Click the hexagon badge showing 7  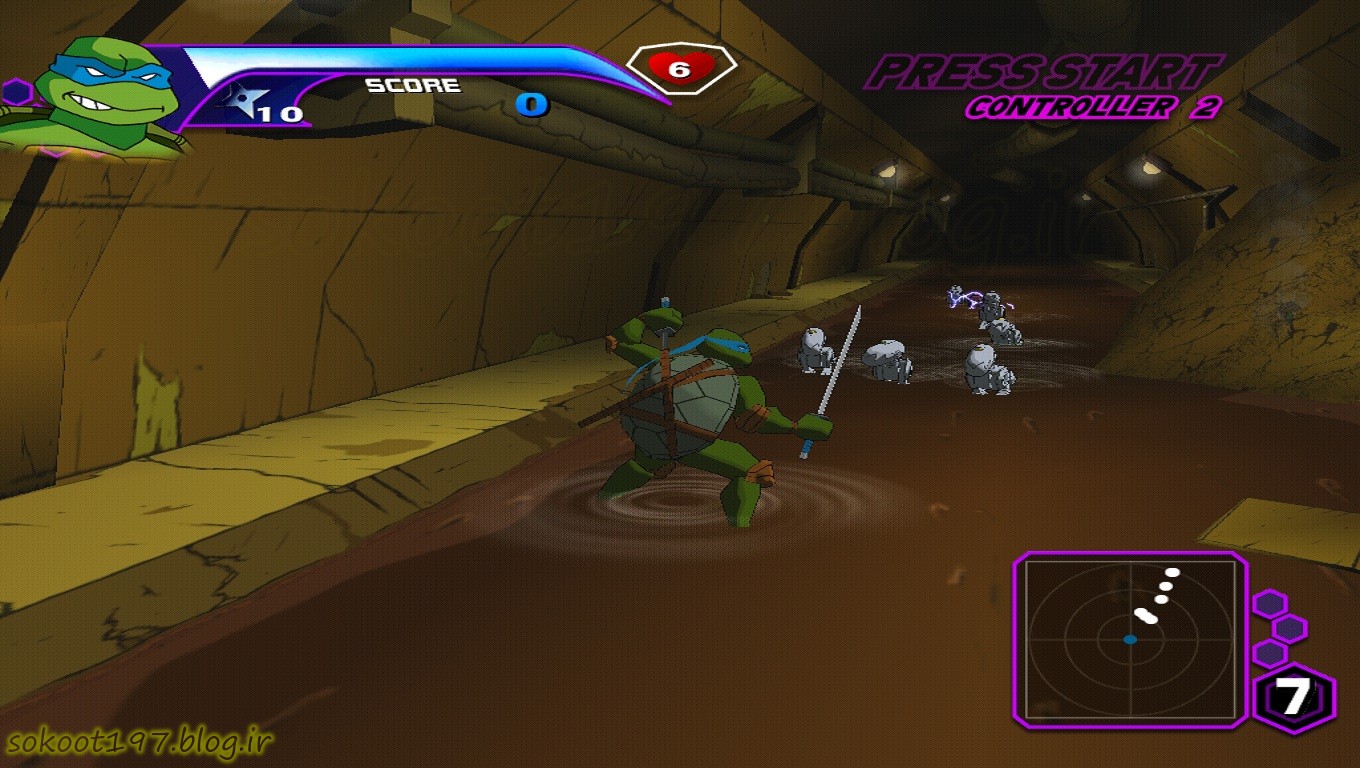click(1294, 697)
